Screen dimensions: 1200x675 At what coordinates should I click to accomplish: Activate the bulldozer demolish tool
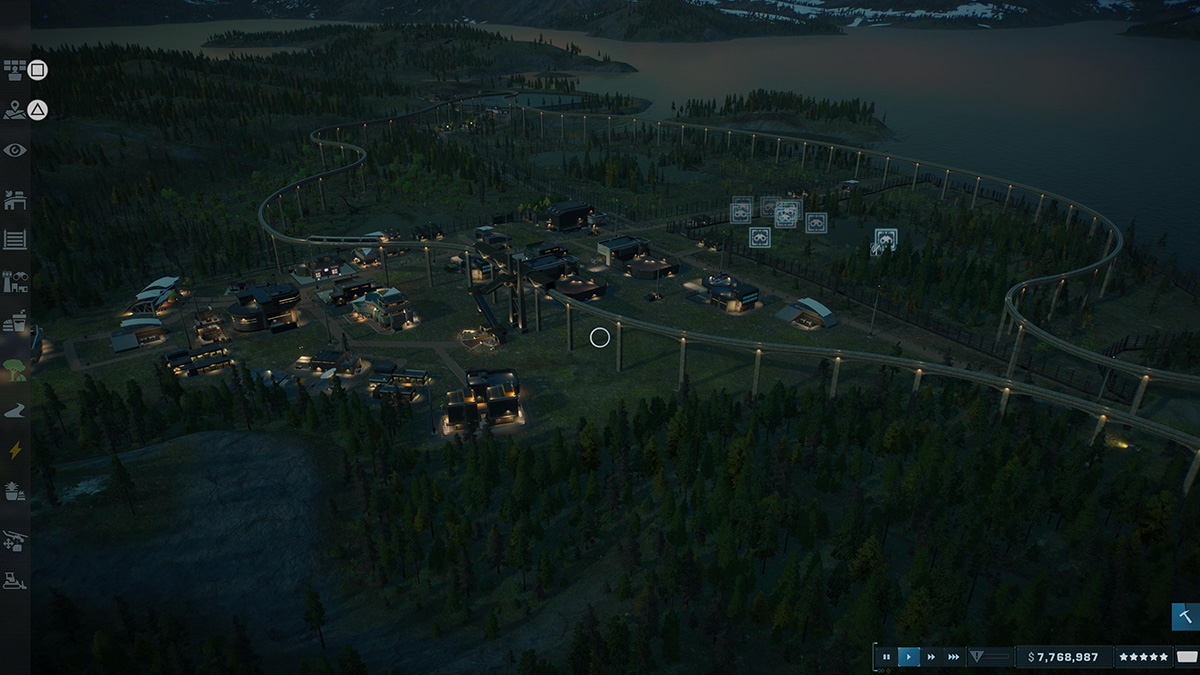point(15,581)
